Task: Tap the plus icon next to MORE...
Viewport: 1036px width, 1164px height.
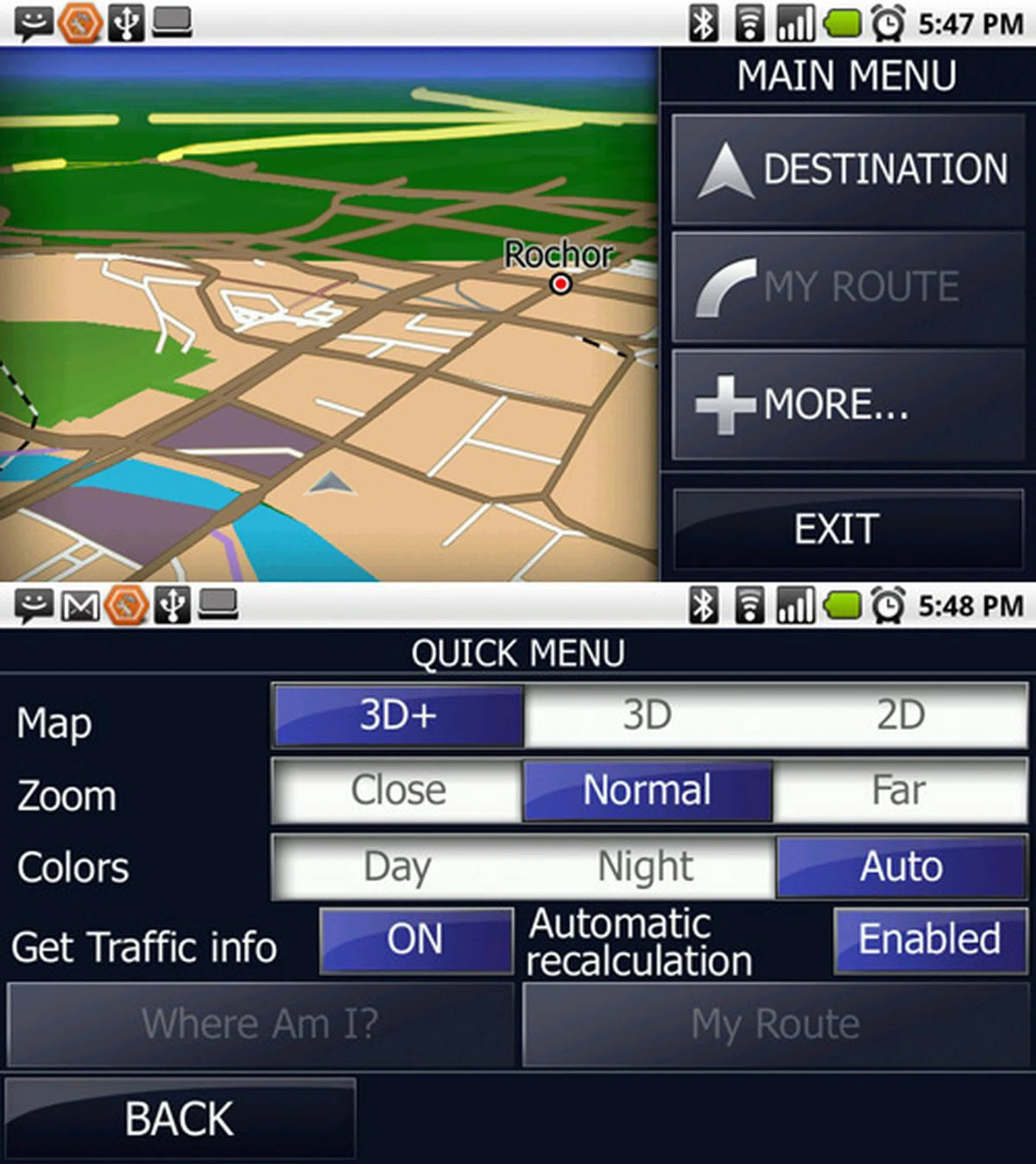Action: click(x=727, y=405)
